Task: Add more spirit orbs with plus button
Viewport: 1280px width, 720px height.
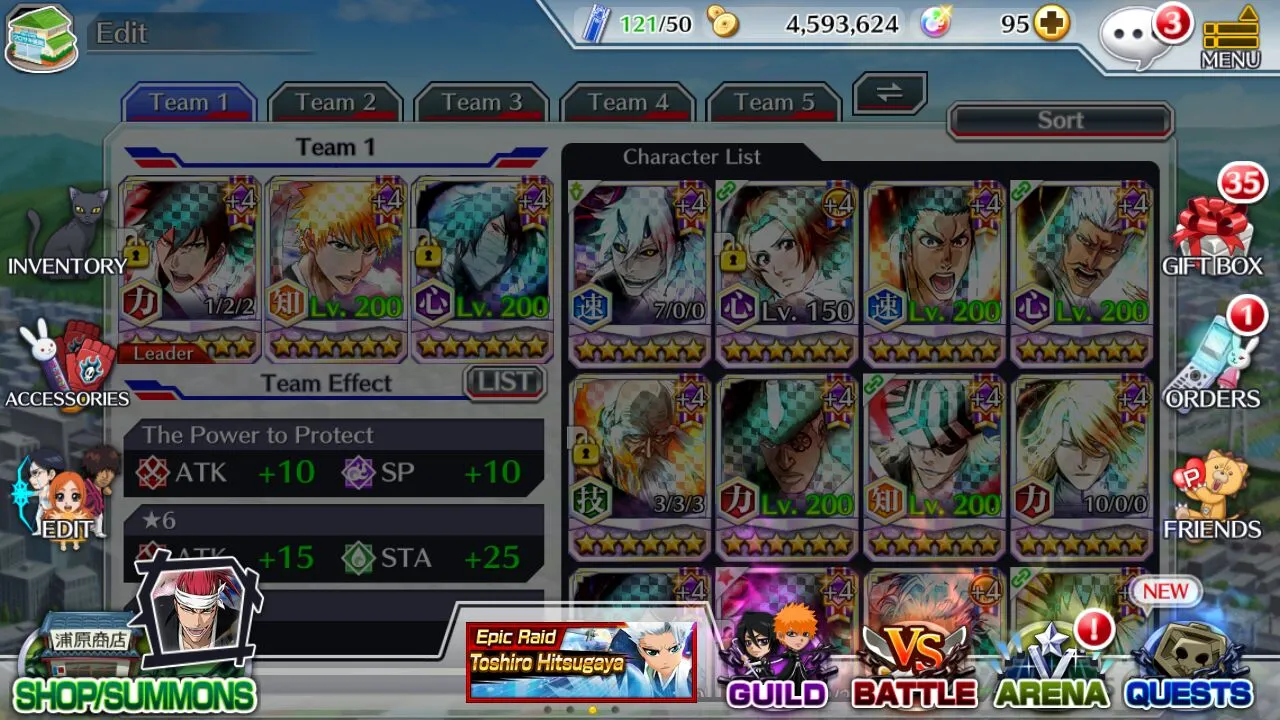Action: coord(1051,24)
